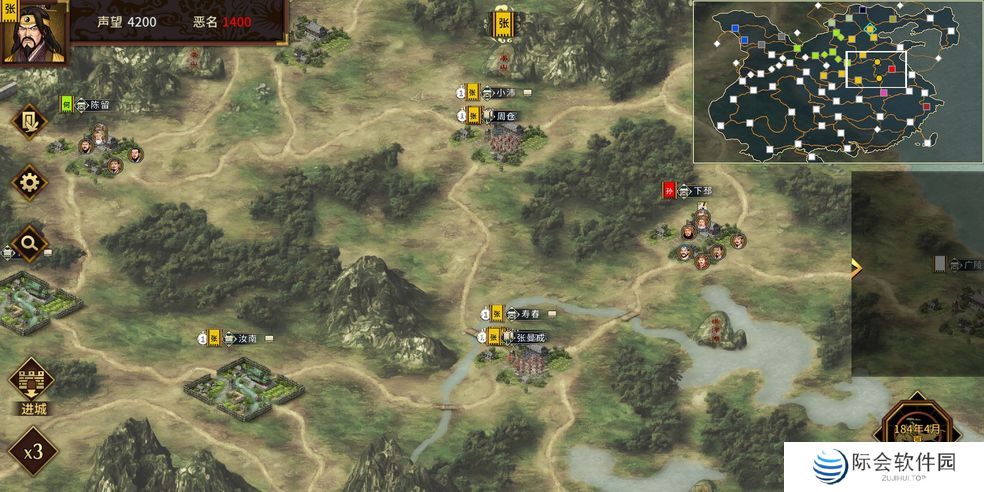The image size is (984, 492).
Task: Select the 张曼成 army label
Action: (531, 338)
